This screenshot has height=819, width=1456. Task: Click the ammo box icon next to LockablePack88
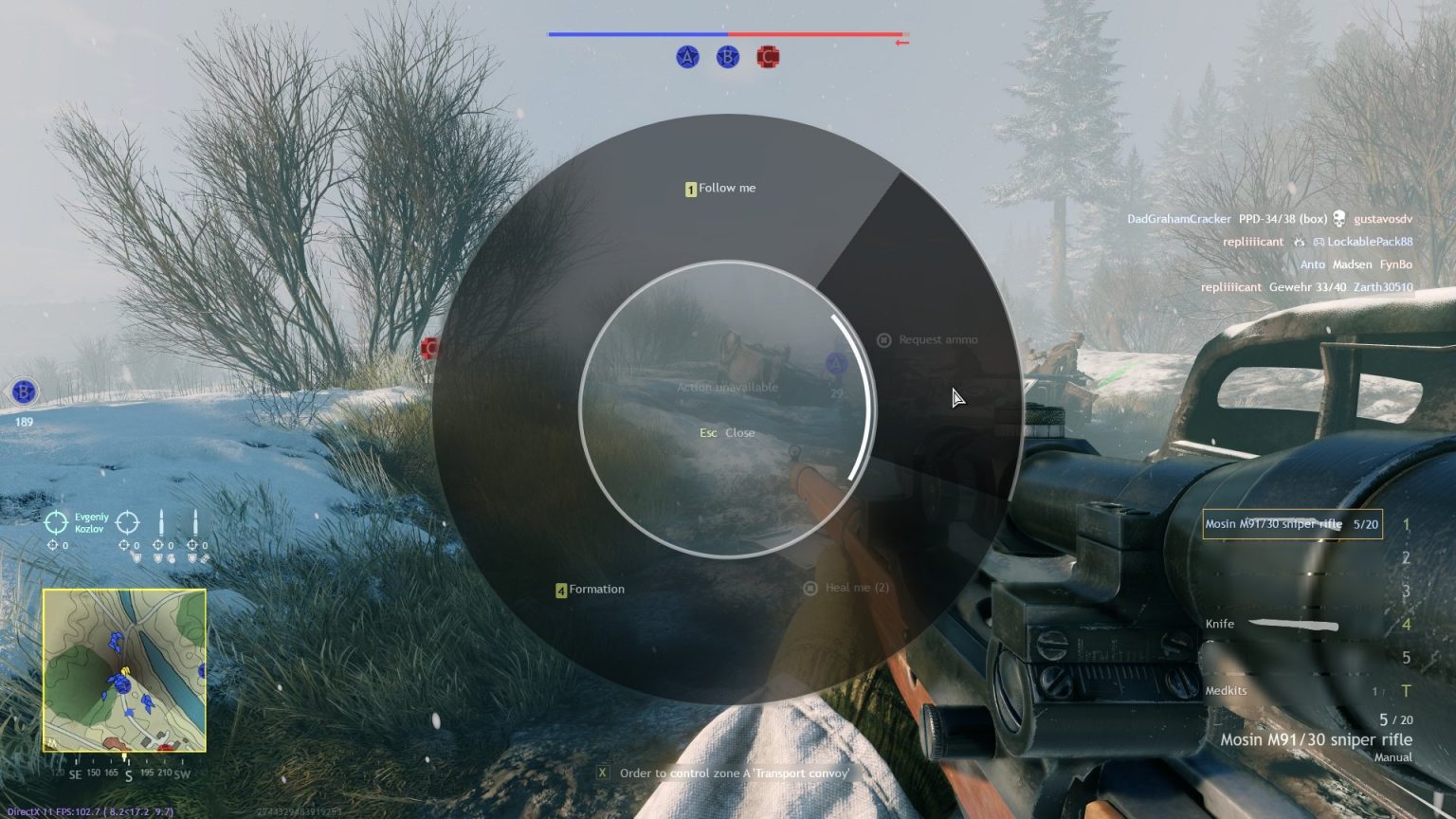click(x=1319, y=242)
